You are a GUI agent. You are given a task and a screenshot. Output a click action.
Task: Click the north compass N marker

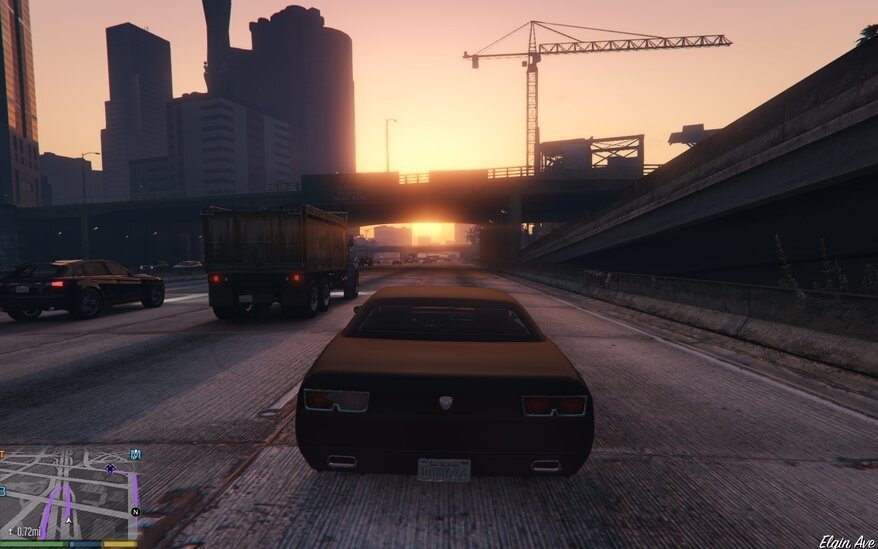[135, 511]
